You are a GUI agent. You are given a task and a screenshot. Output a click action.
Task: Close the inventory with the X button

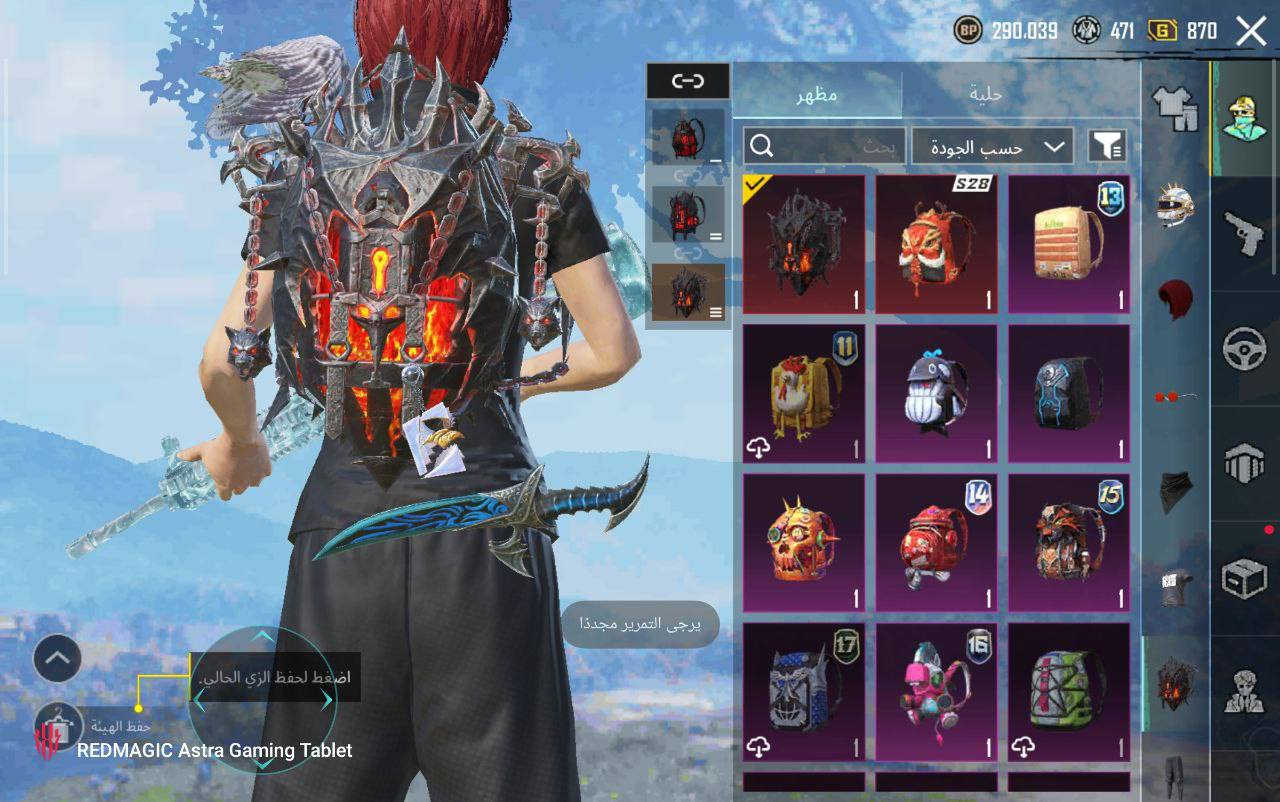coord(1251,31)
